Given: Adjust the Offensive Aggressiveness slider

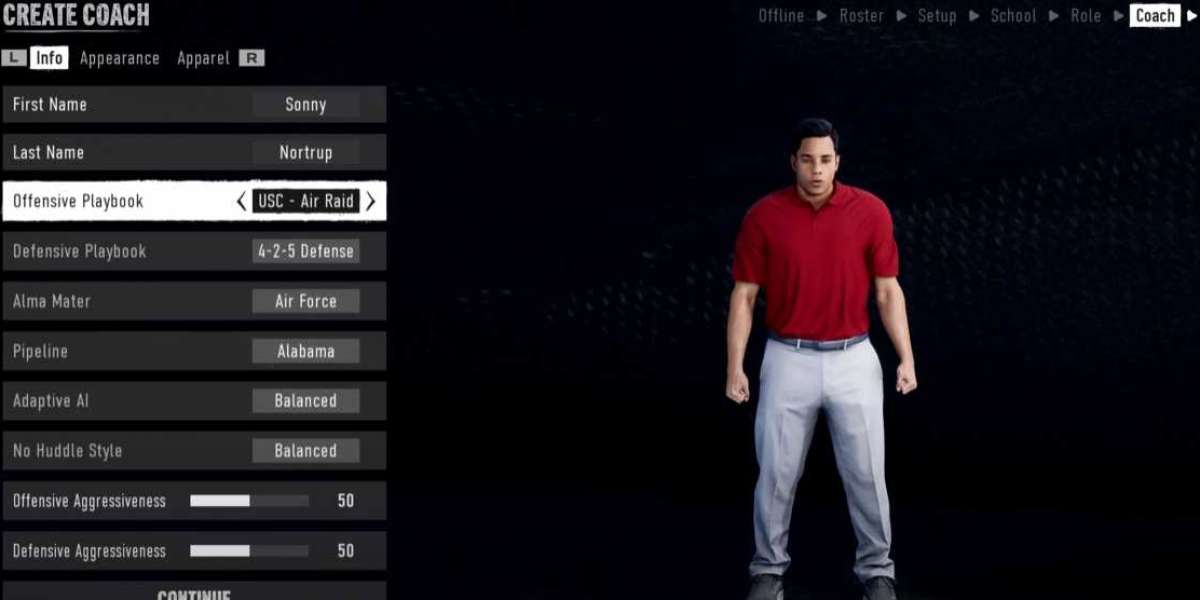Looking at the screenshot, I should [249, 501].
